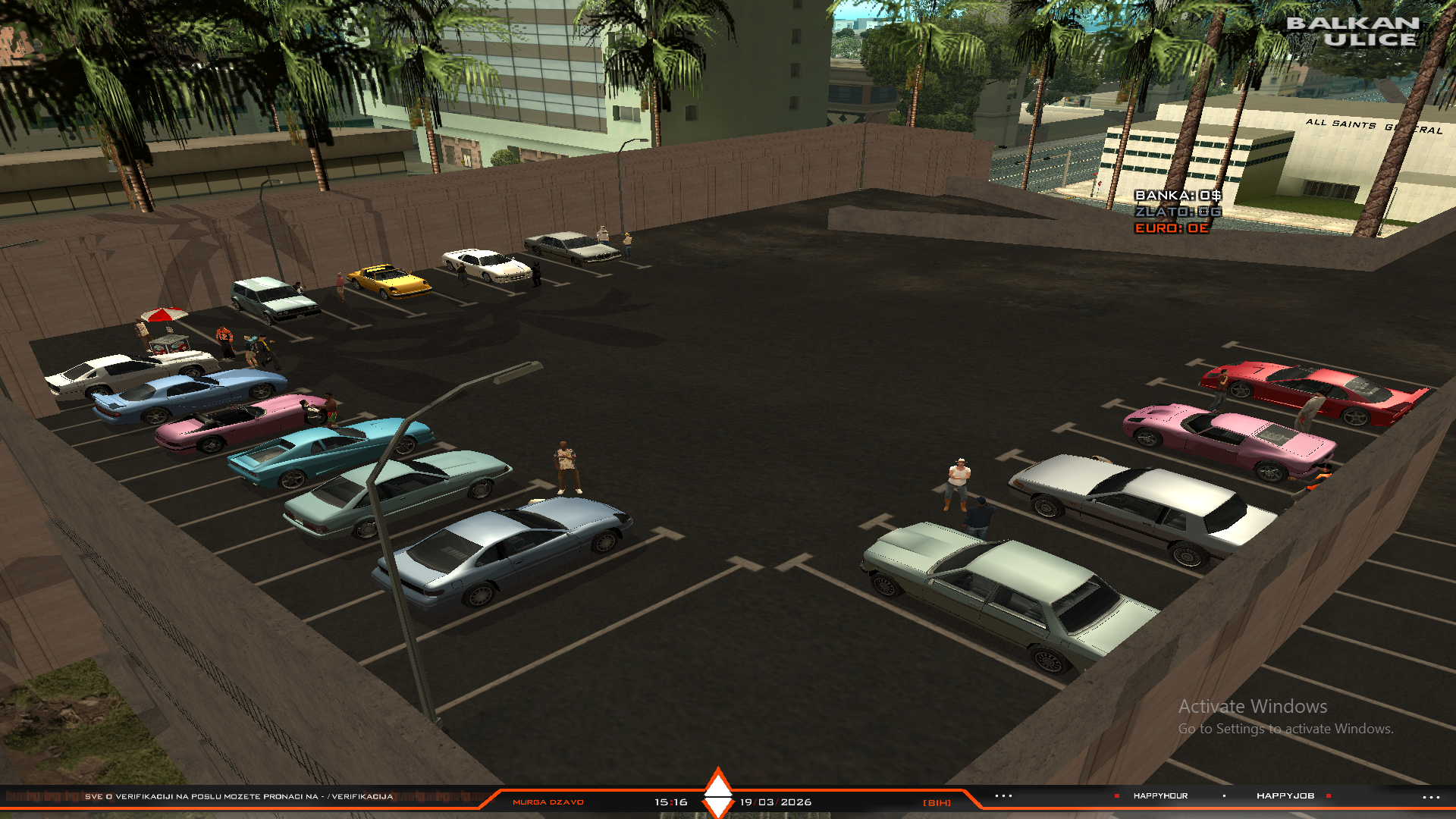
Task: Click the HAPPYHOUR event indicator
Action: point(1160,795)
